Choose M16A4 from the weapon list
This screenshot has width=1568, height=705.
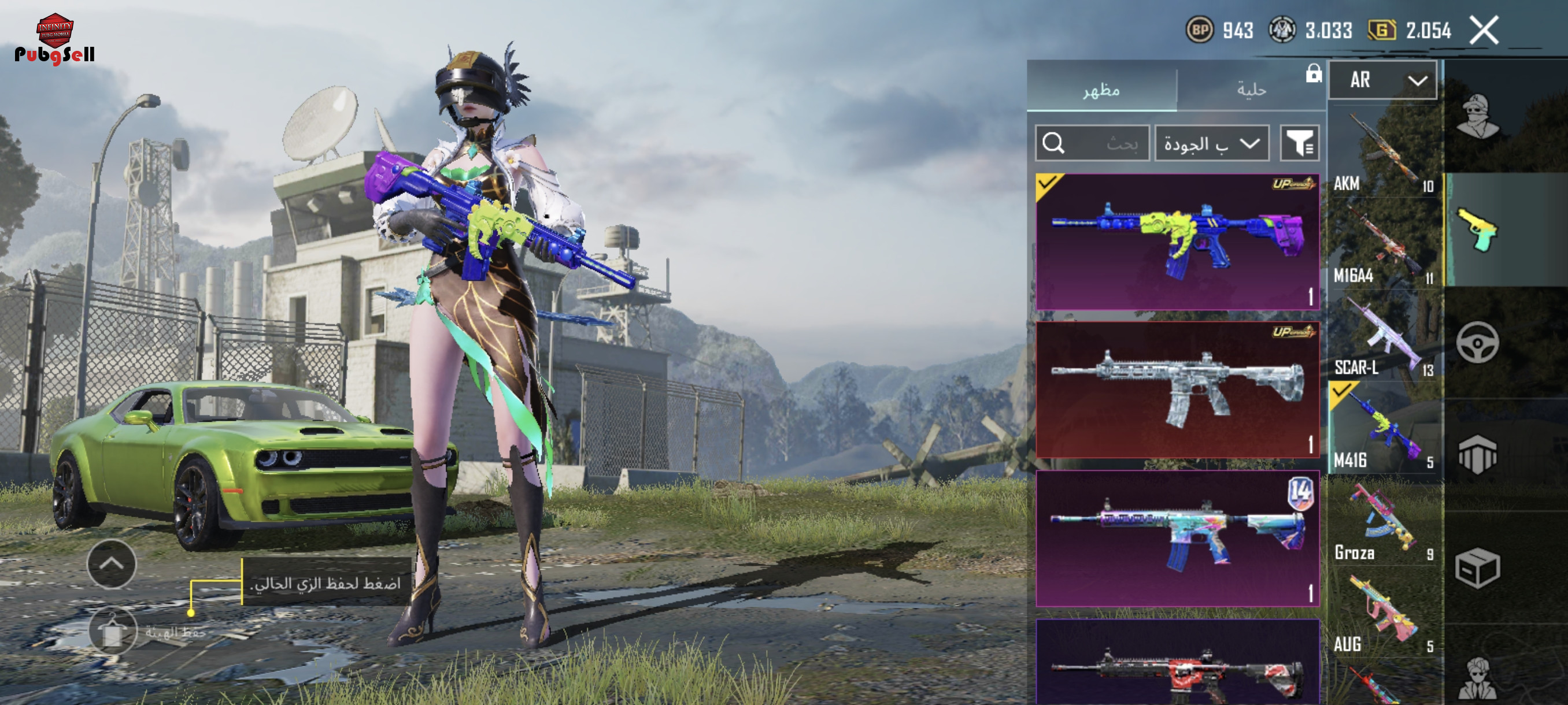[x=1384, y=244]
